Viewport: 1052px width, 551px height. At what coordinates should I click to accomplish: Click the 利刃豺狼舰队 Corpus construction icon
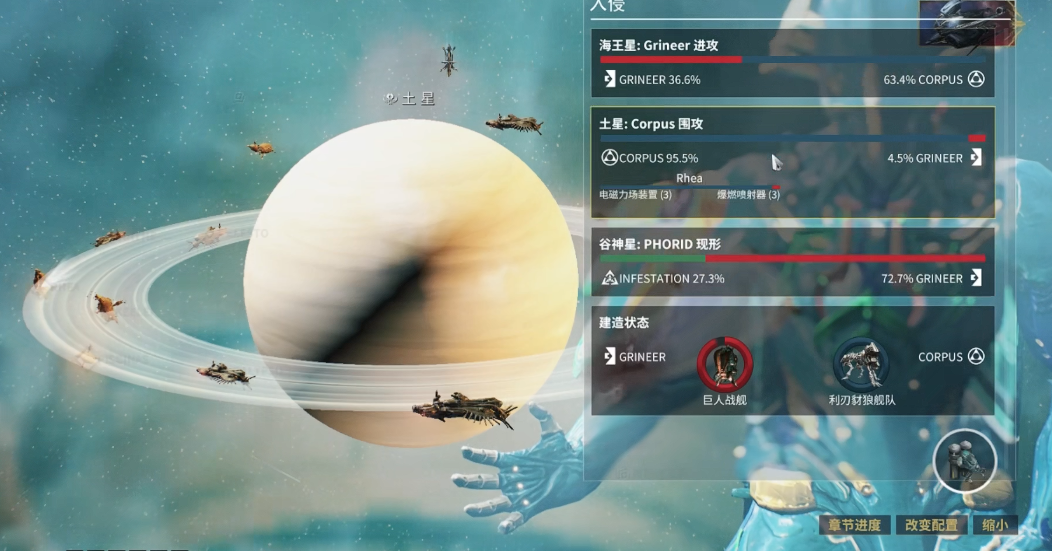(861, 364)
